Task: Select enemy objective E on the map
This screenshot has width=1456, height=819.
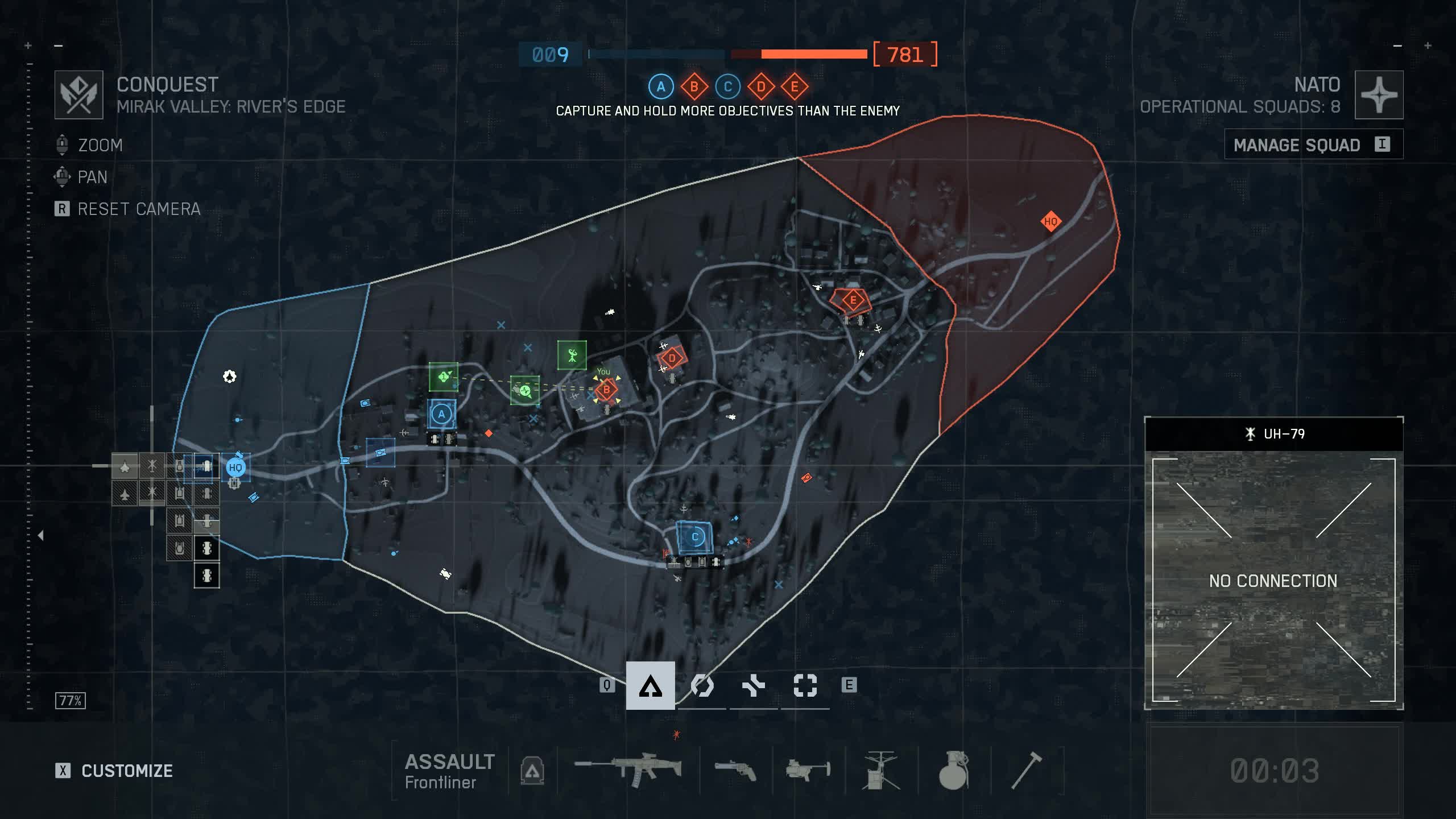Action: (x=853, y=300)
